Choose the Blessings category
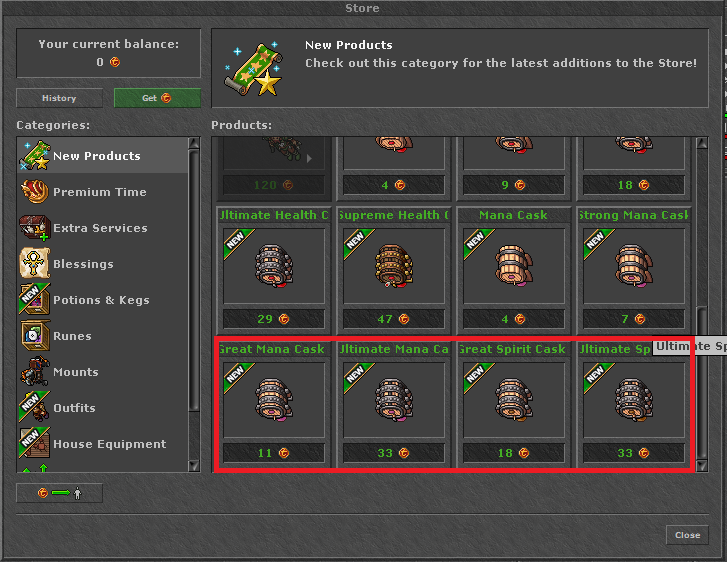This screenshot has width=727, height=562. 83,264
